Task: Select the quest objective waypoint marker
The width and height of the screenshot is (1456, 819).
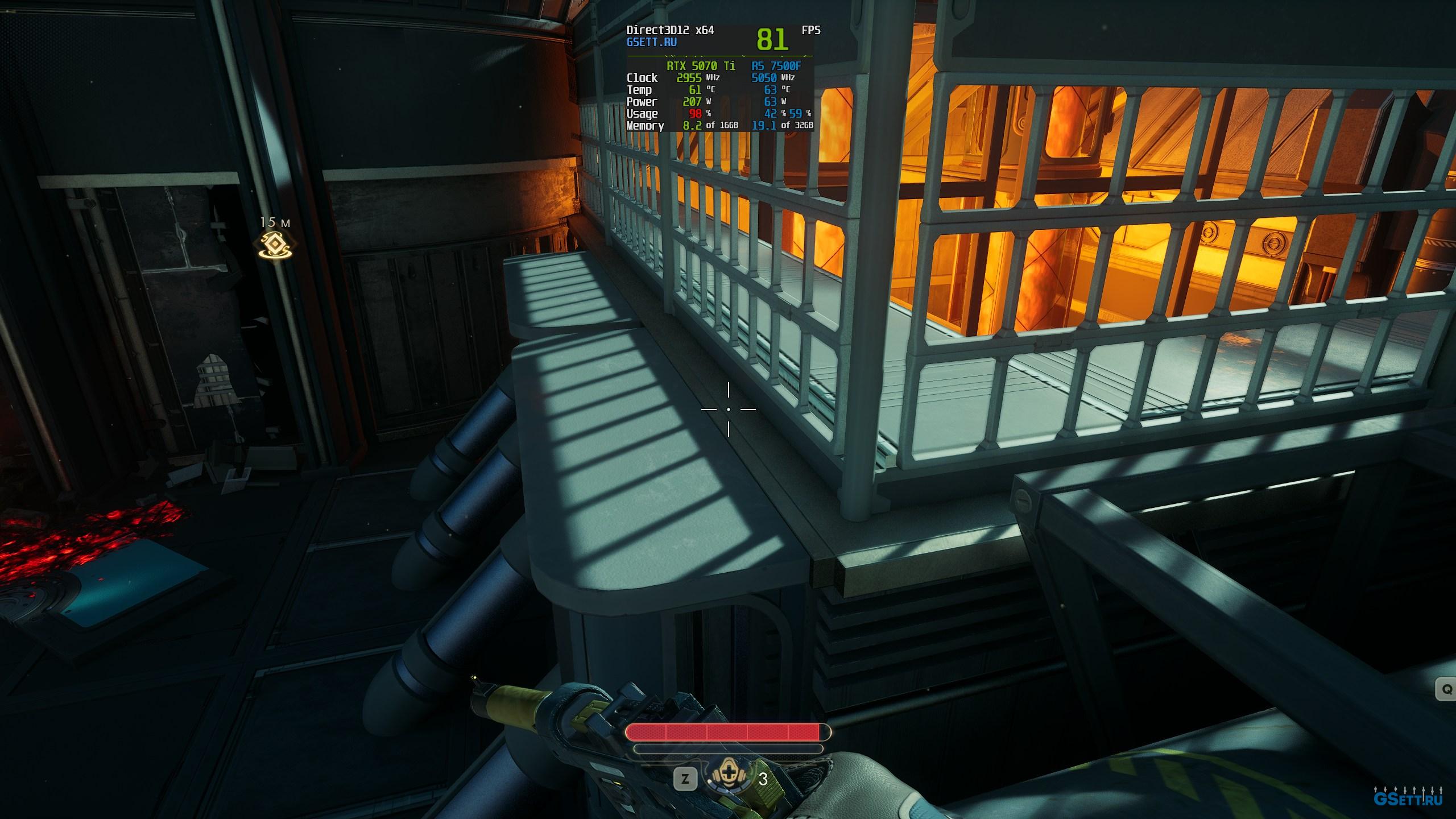Action: click(x=276, y=245)
